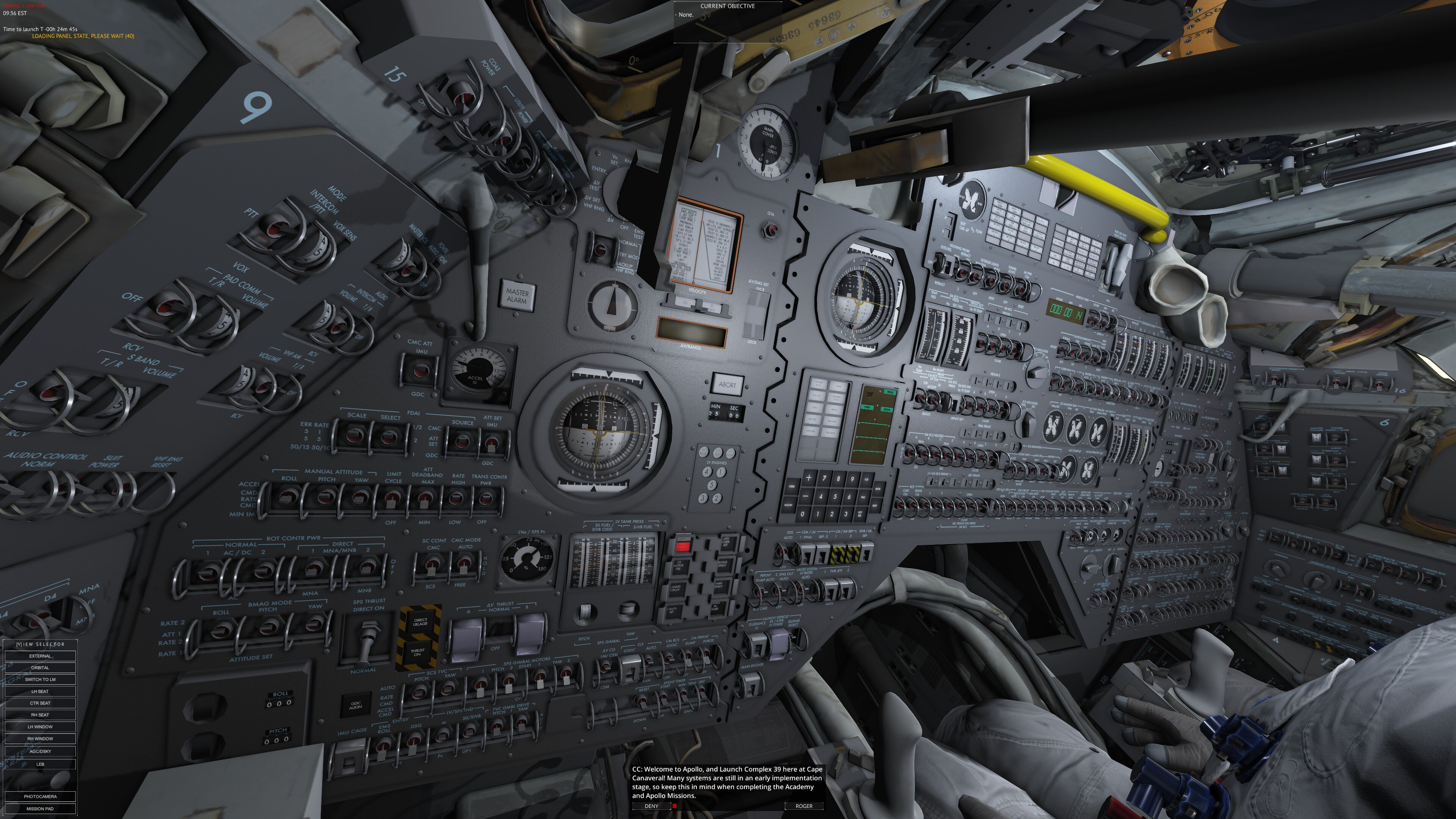Select the Orbital view option

pyautogui.click(x=40, y=667)
